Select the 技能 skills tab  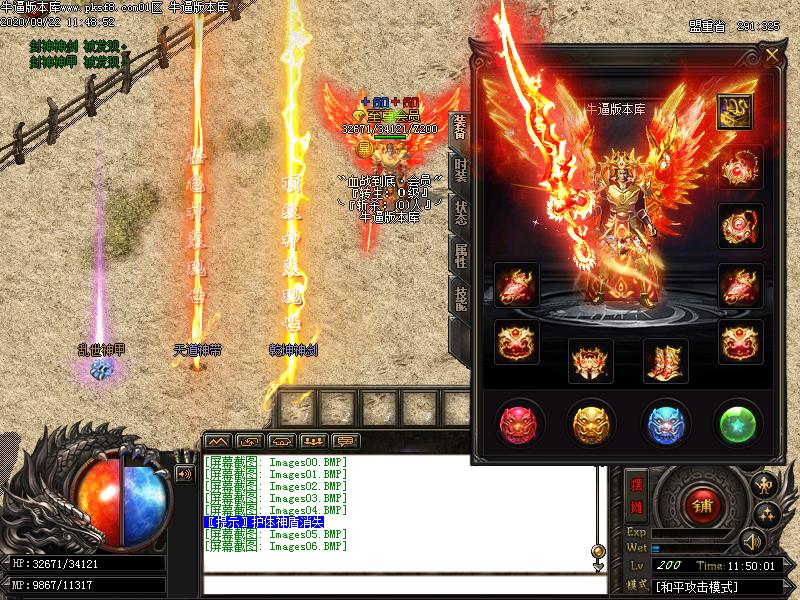(x=460, y=299)
